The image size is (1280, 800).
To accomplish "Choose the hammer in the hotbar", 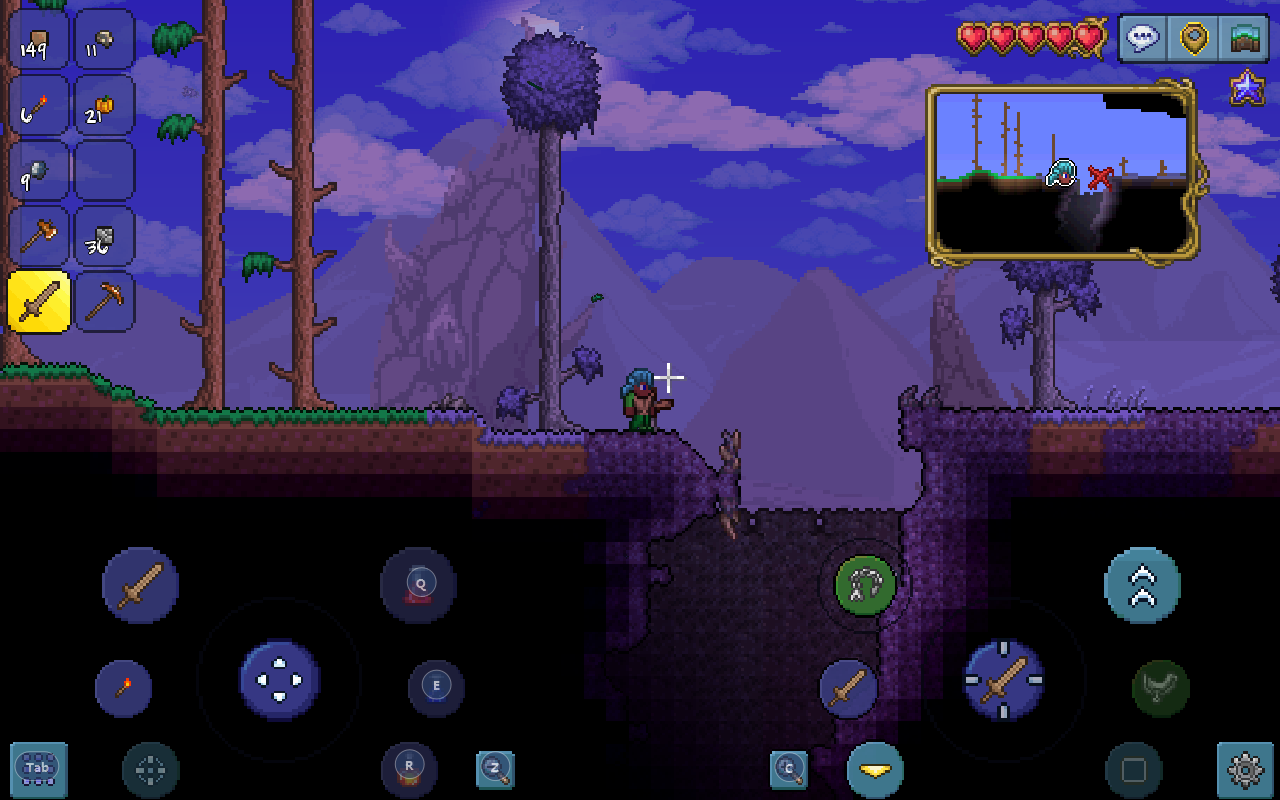I will click(x=39, y=236).
